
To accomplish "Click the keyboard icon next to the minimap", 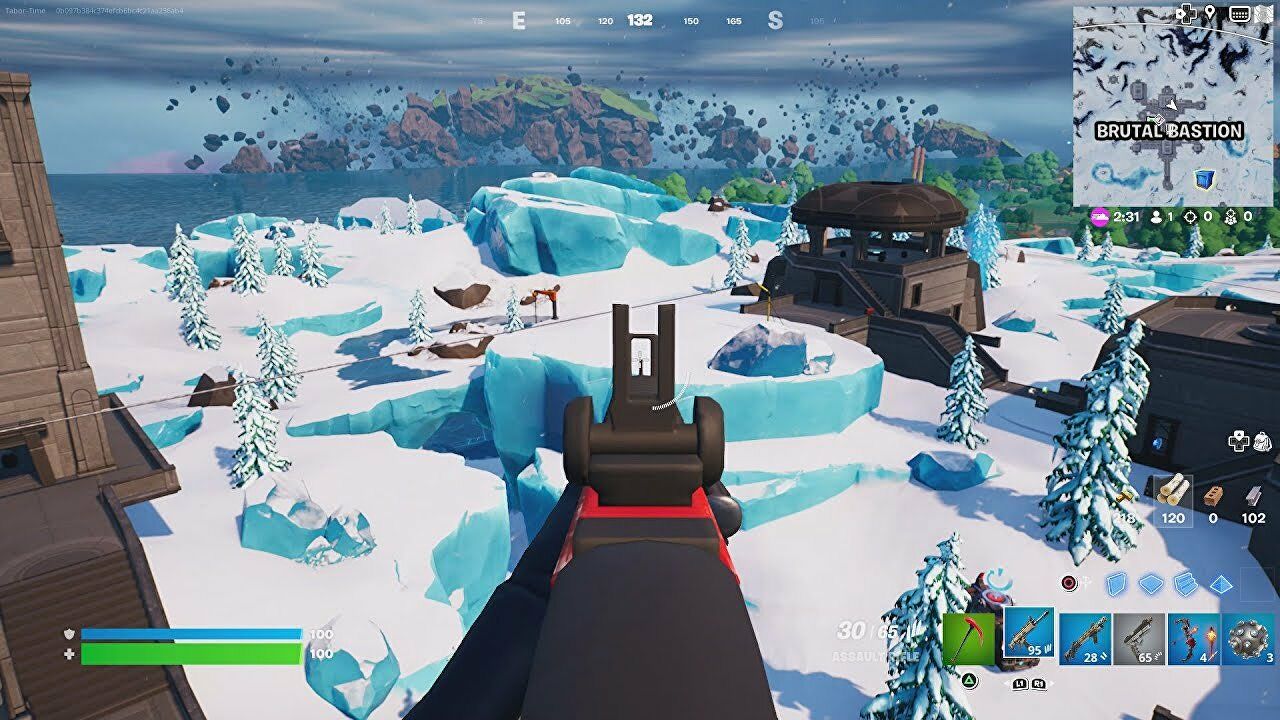I will point(1238,13).
